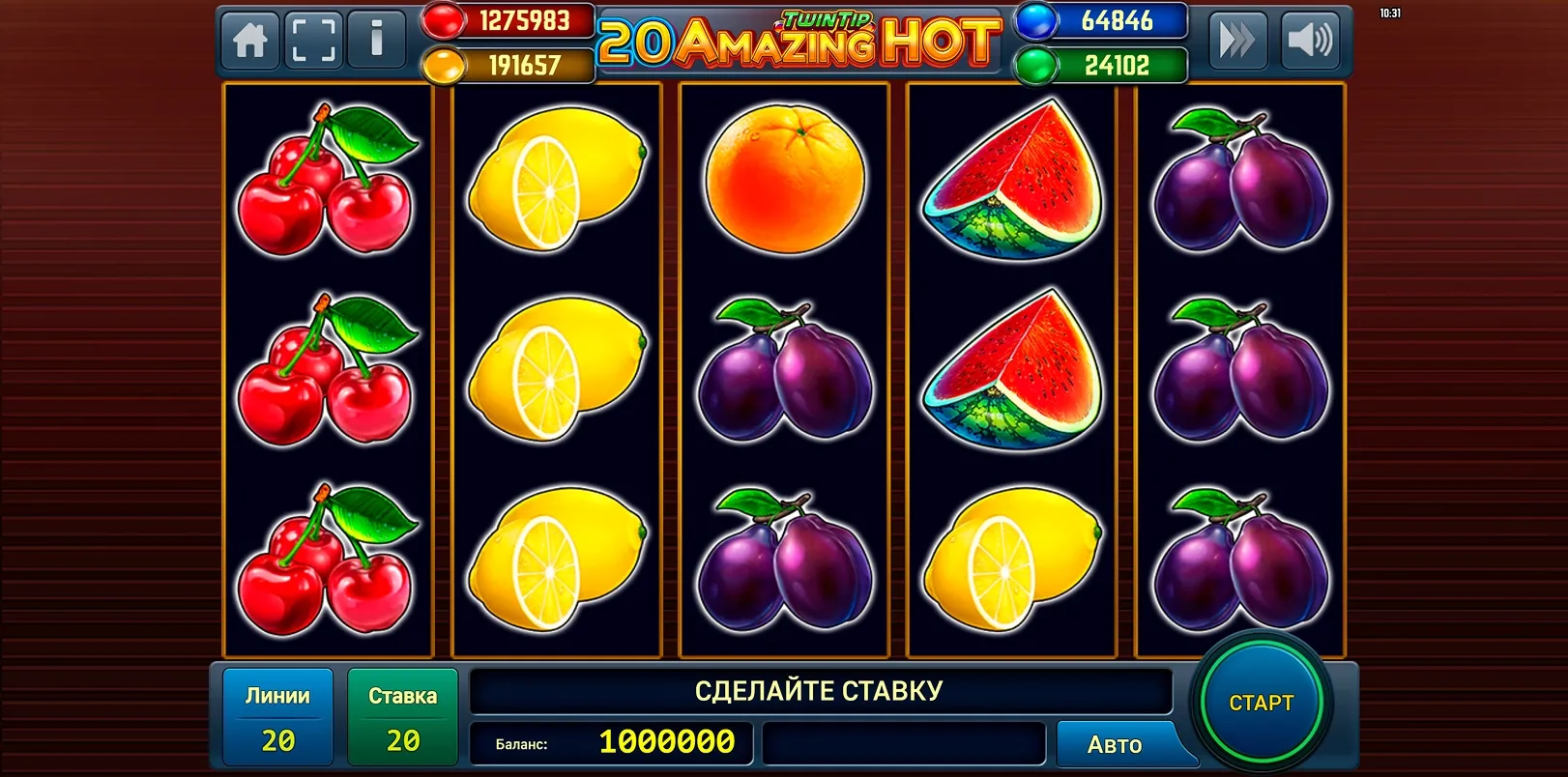Open the Ставка selector to change bet

point(402,715)
